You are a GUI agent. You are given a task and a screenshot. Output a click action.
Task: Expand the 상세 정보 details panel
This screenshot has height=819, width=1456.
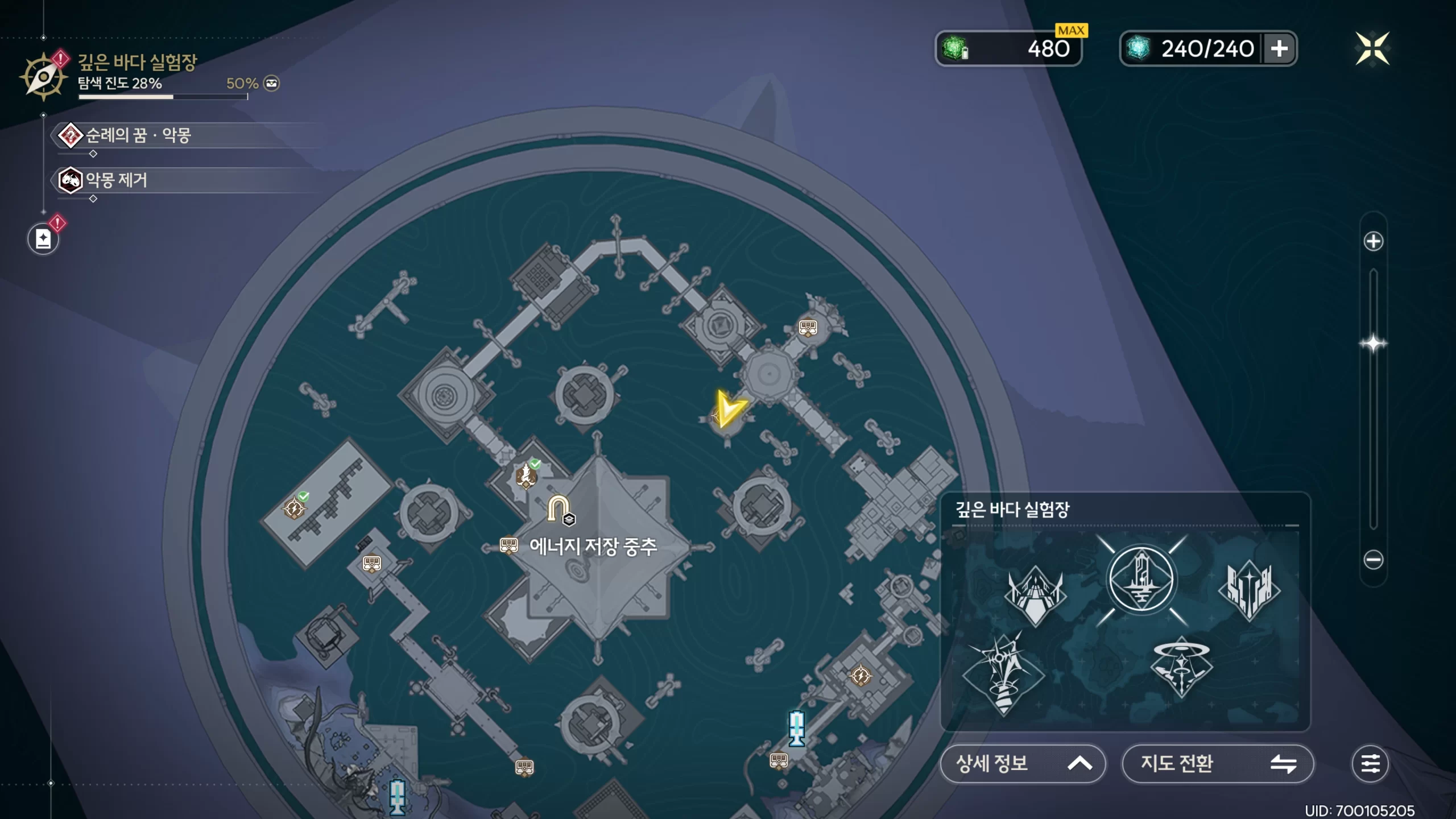pos(1022,763)
